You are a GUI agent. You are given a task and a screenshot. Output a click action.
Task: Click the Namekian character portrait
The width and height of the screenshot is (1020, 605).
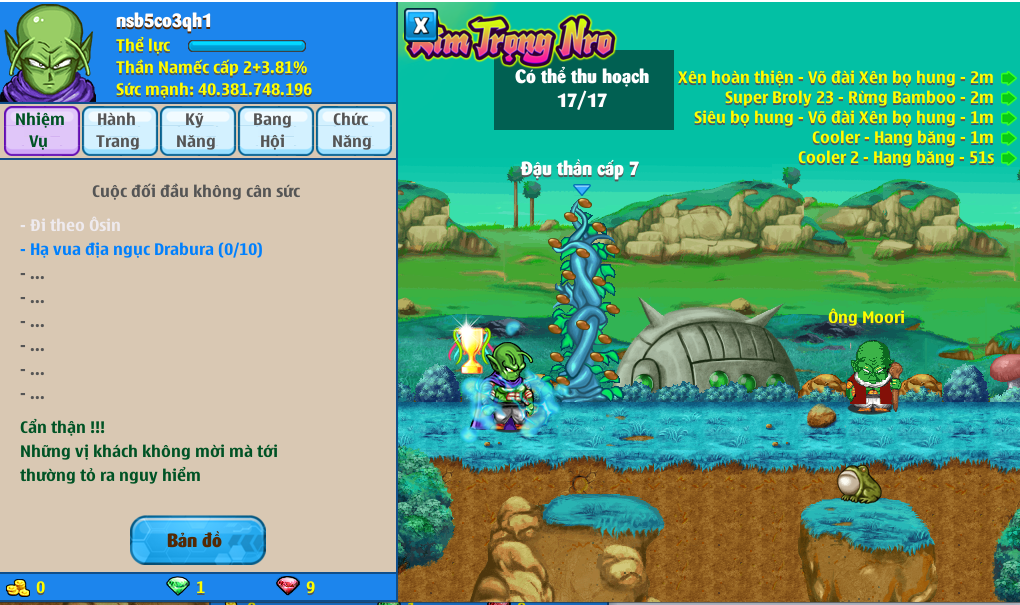(49, 52)
